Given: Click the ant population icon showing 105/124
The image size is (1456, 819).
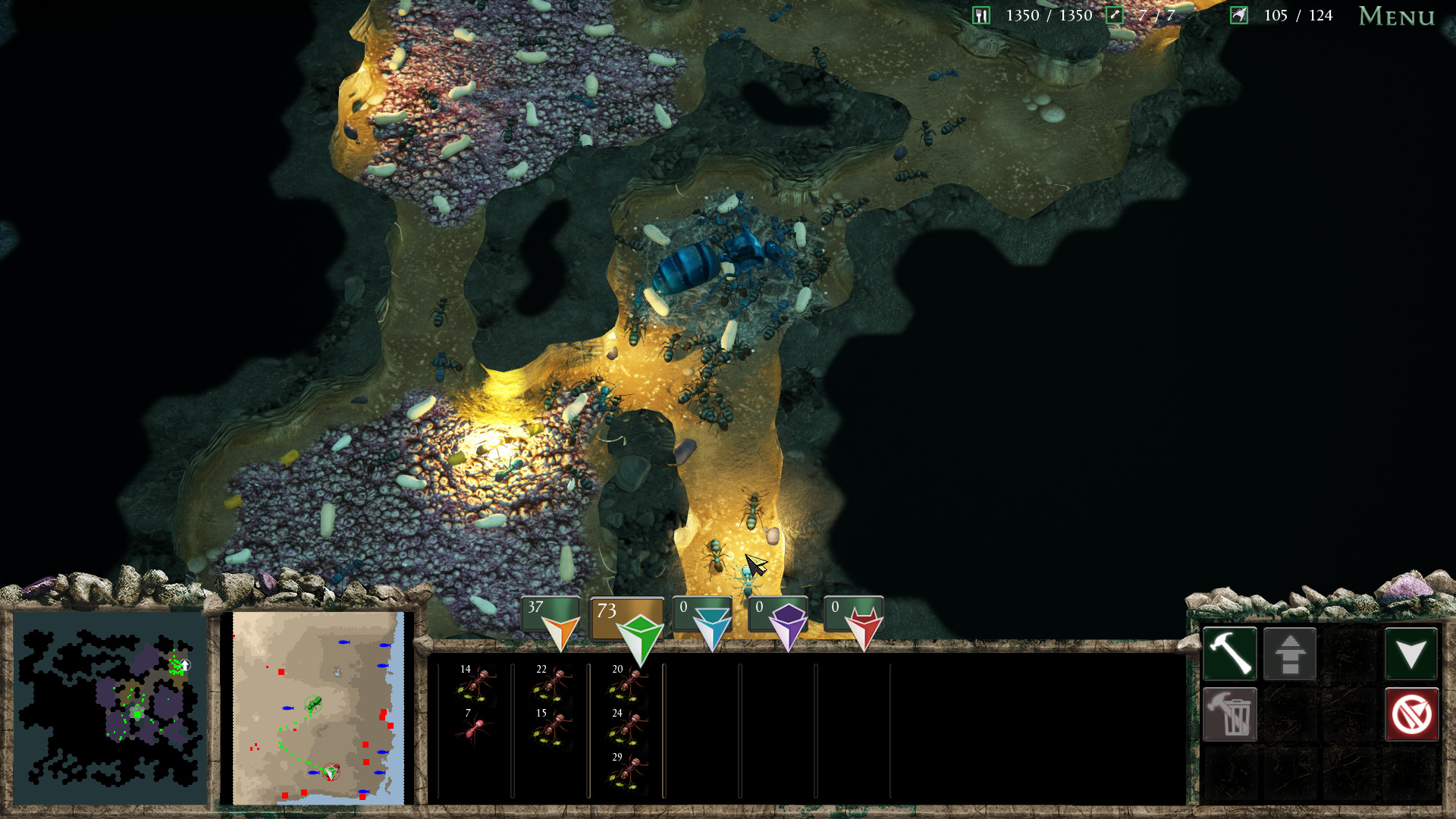Looking at the screenshot, I should [x=1238, y=14].
